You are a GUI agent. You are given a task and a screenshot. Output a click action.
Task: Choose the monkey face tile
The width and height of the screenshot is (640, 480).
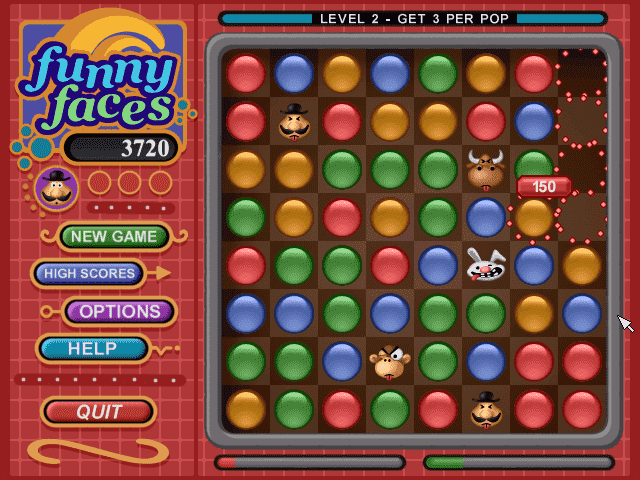[x=389, y=362]
